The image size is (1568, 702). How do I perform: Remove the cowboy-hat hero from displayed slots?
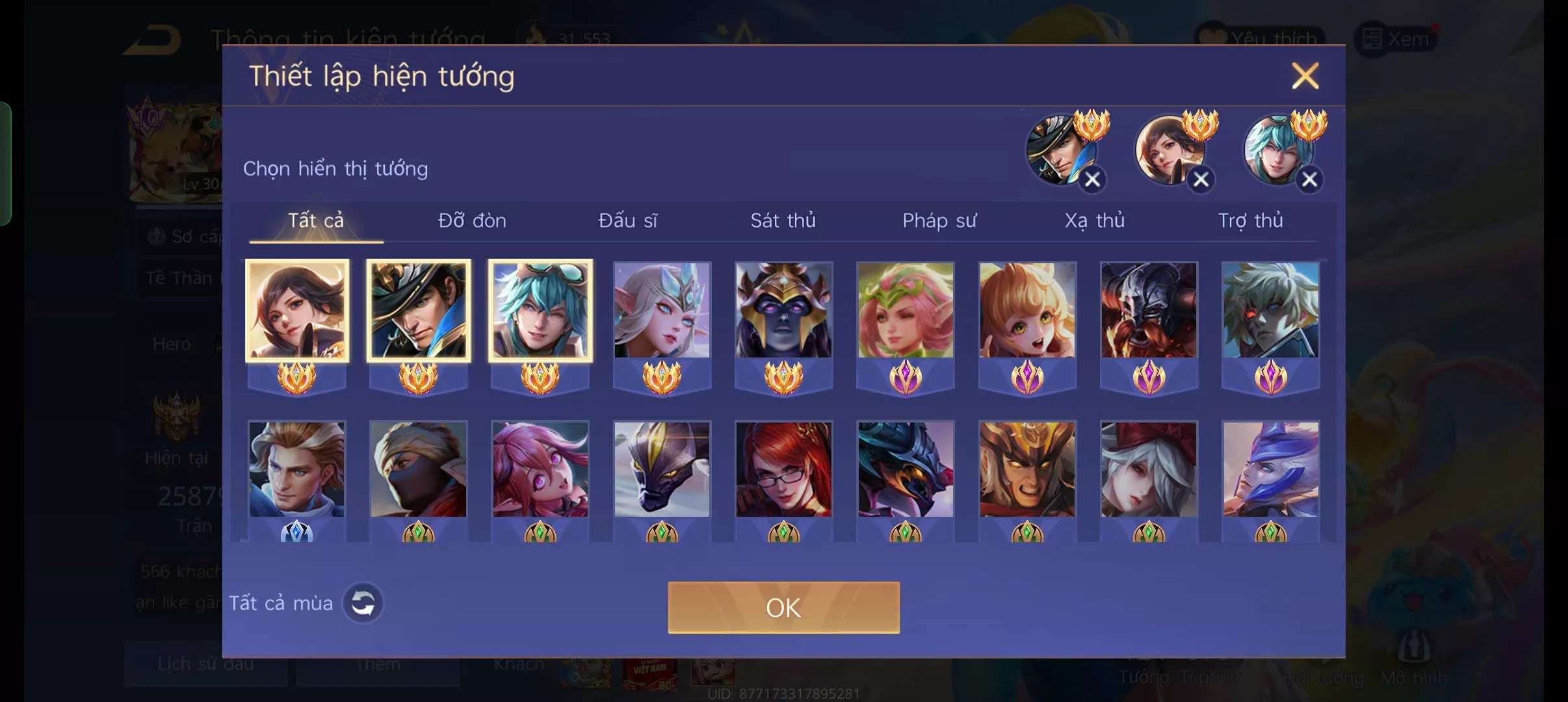(1092, 179)
